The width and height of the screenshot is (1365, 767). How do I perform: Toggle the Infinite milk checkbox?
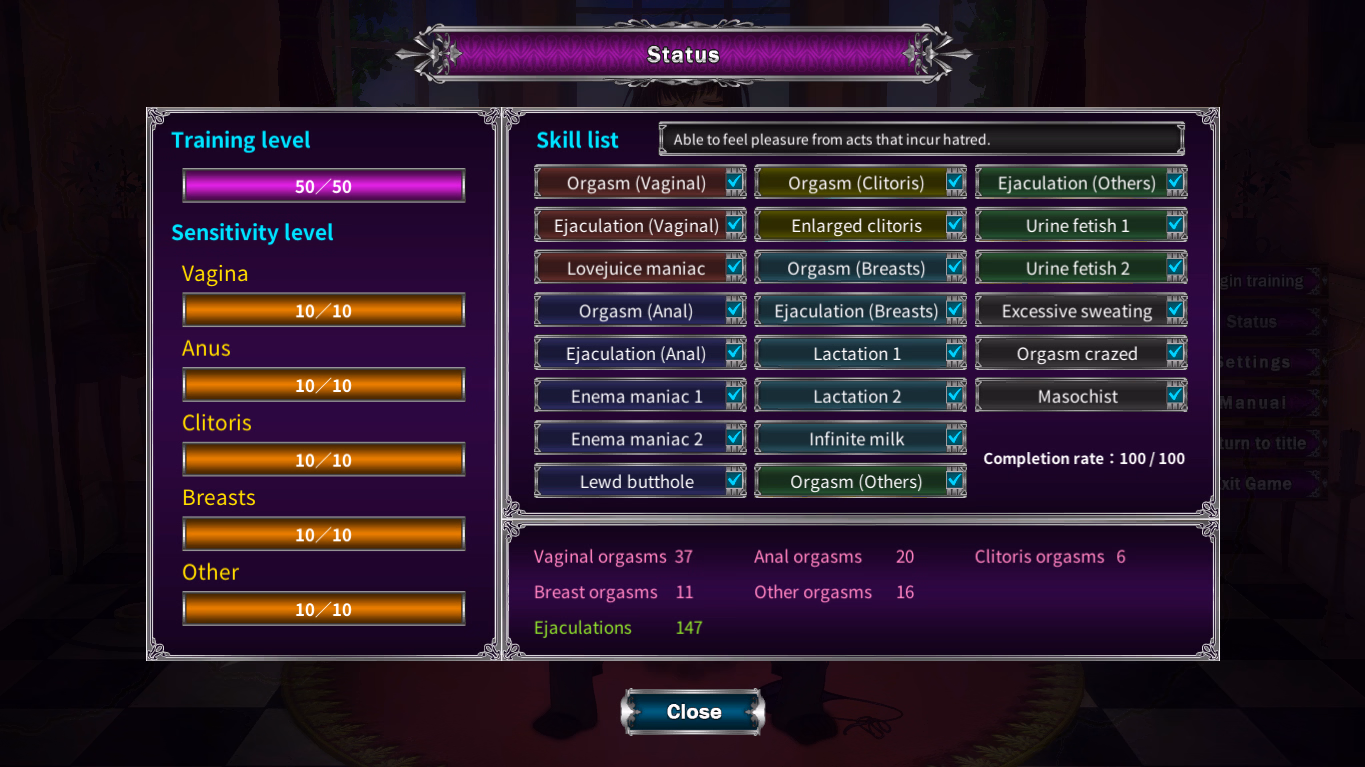pos(955,439)
